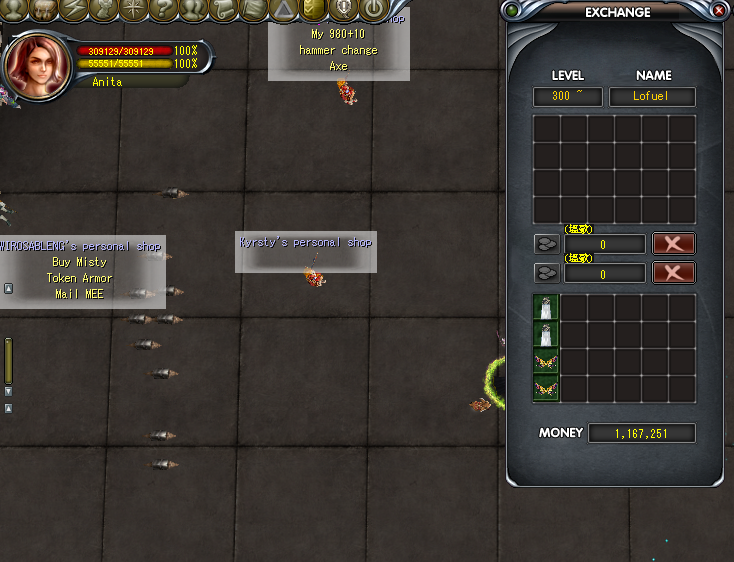Image resolution: width=734 pixels, height=562 pixels.
Task: Open the scroll icon in top bar
Action: click(223, 9)
